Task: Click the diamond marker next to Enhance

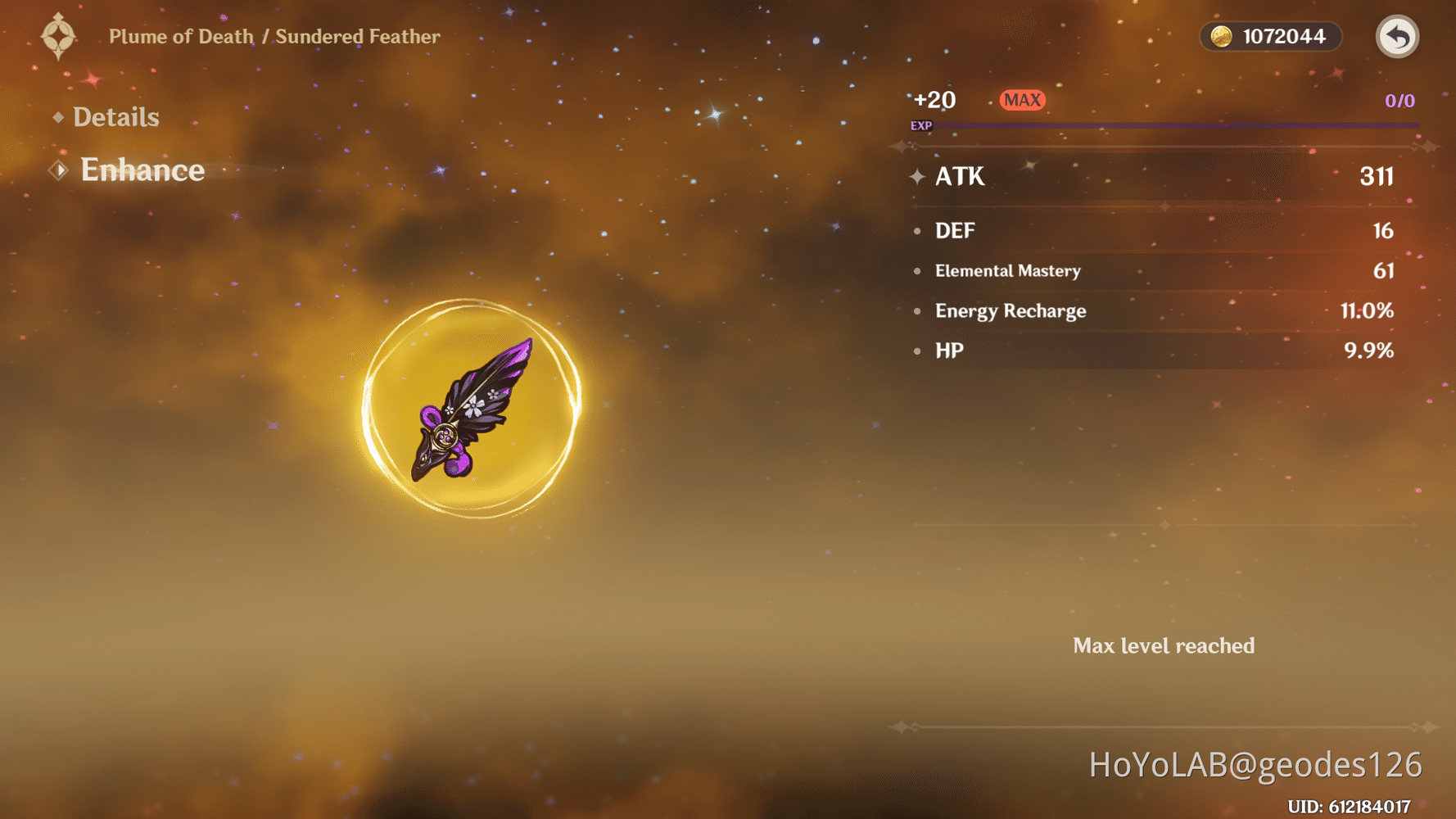Action: 57,170
